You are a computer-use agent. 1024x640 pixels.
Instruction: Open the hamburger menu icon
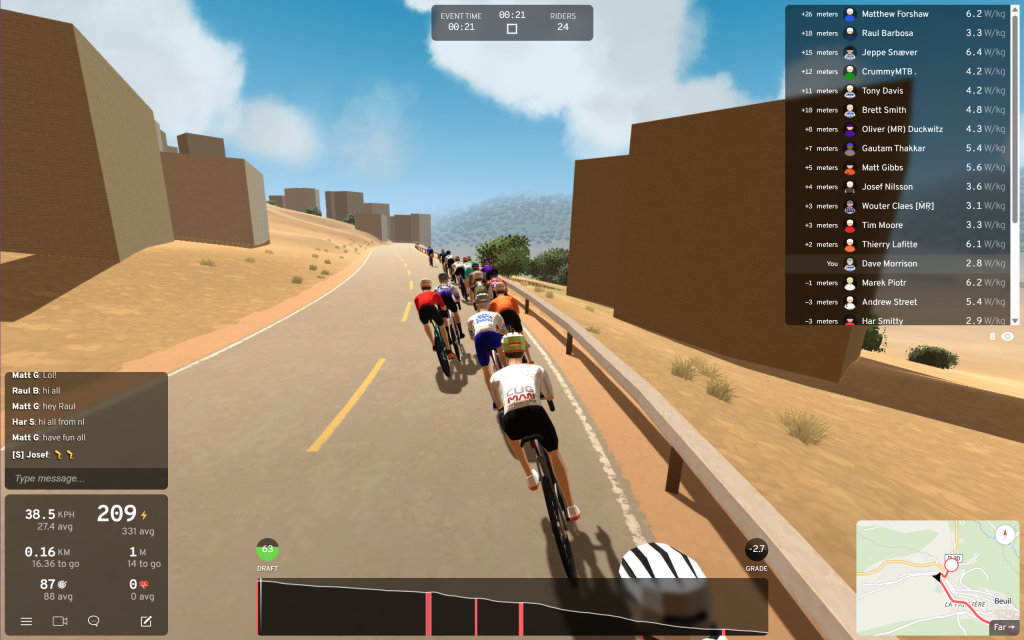point(26,621)
